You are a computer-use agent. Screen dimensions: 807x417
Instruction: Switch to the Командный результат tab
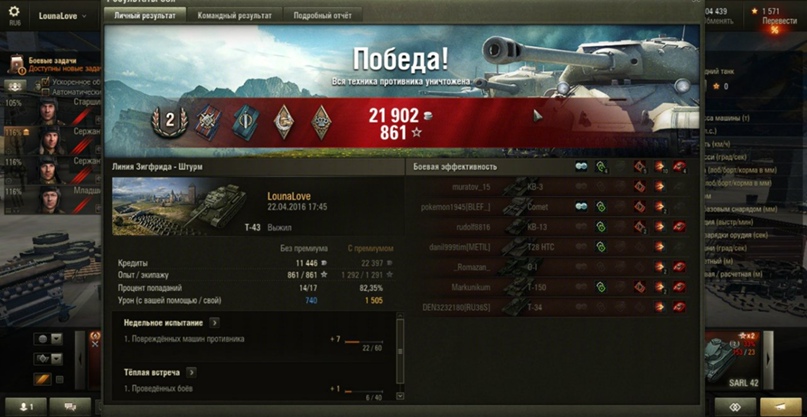[x=237, y=16]
